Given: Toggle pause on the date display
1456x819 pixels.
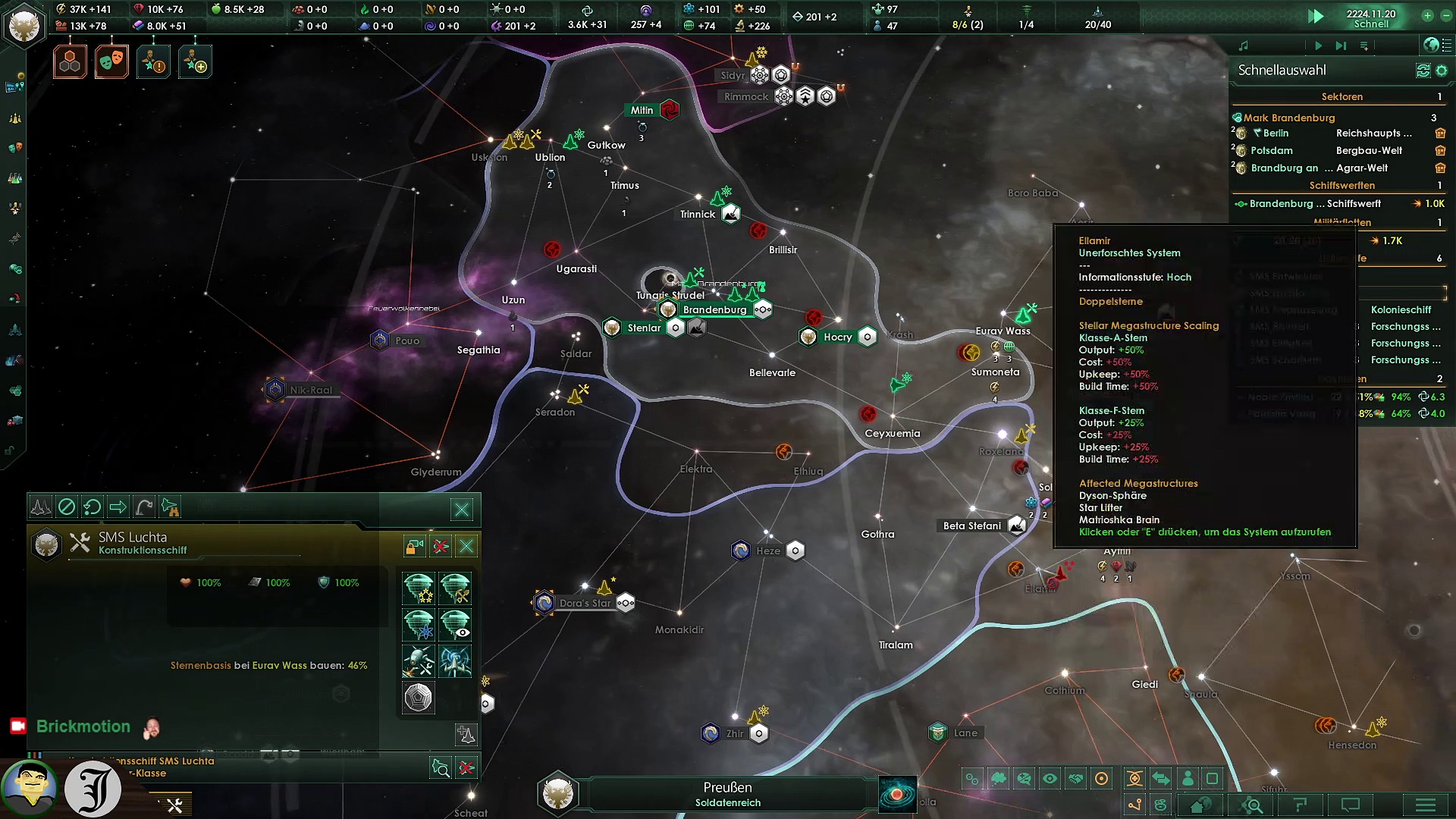Looking at the screenshot, I should click(1370, 18).
